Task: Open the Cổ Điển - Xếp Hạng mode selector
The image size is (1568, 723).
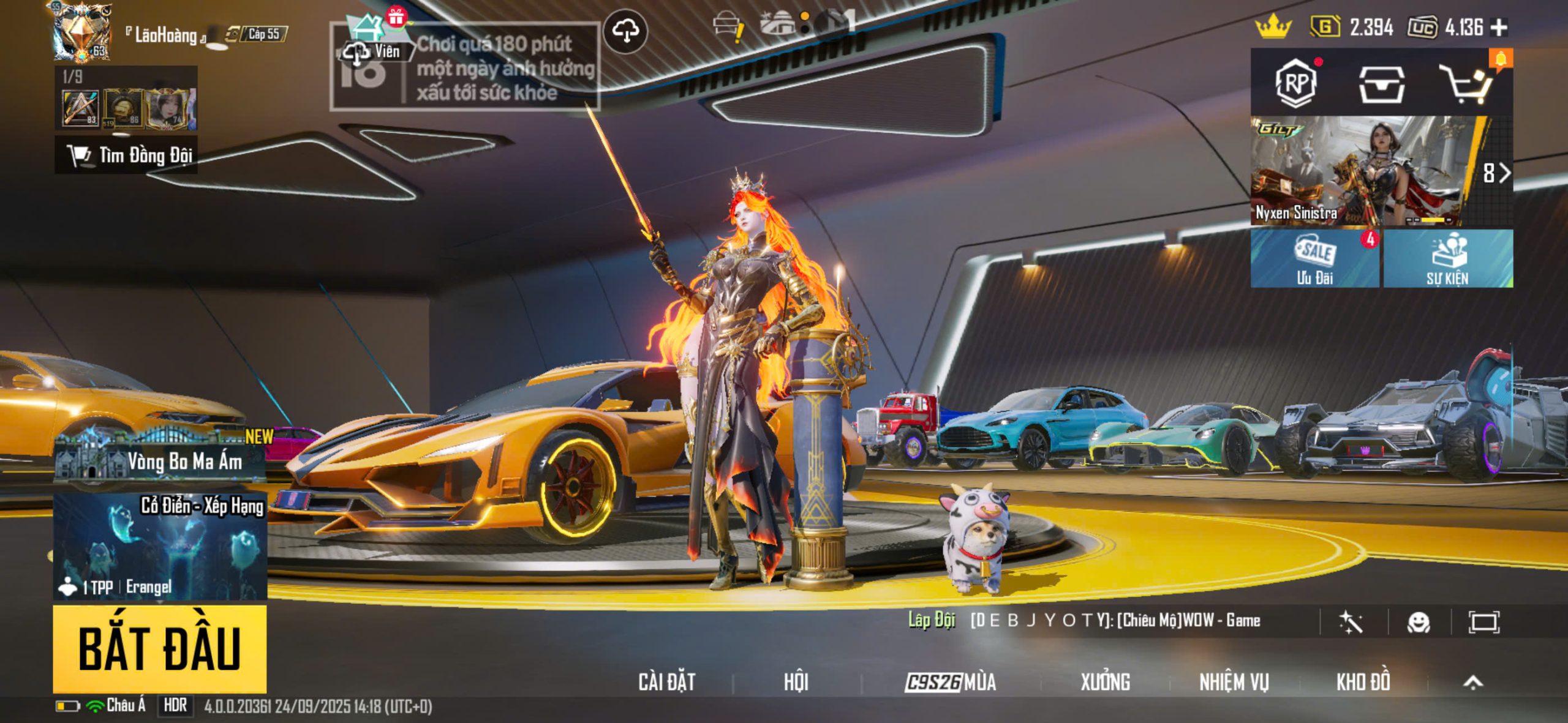Action: point(160,546)
